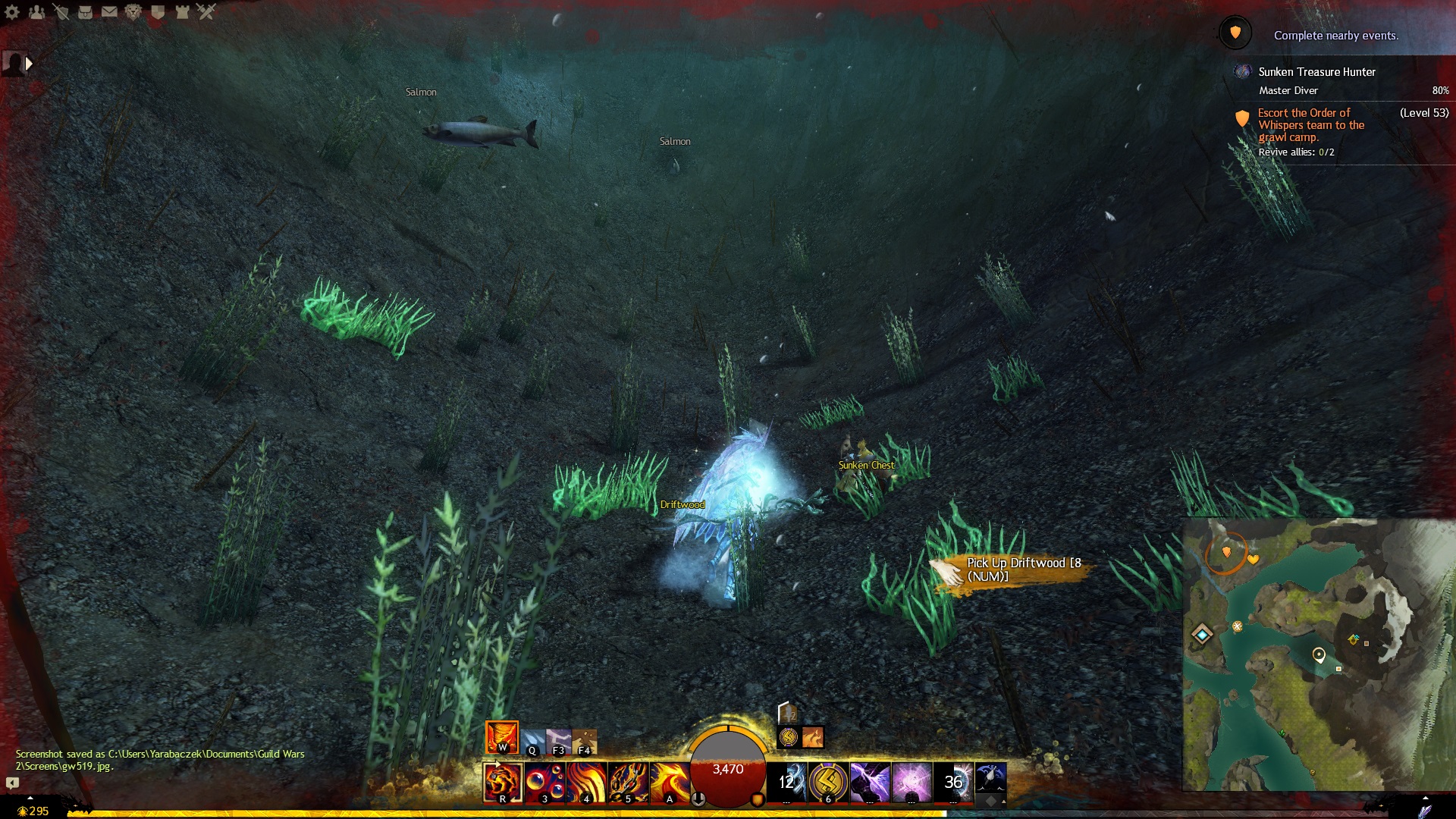The image size is (1456, 819).
Task: Activate the phoenix fire skill
Action: 670,783
